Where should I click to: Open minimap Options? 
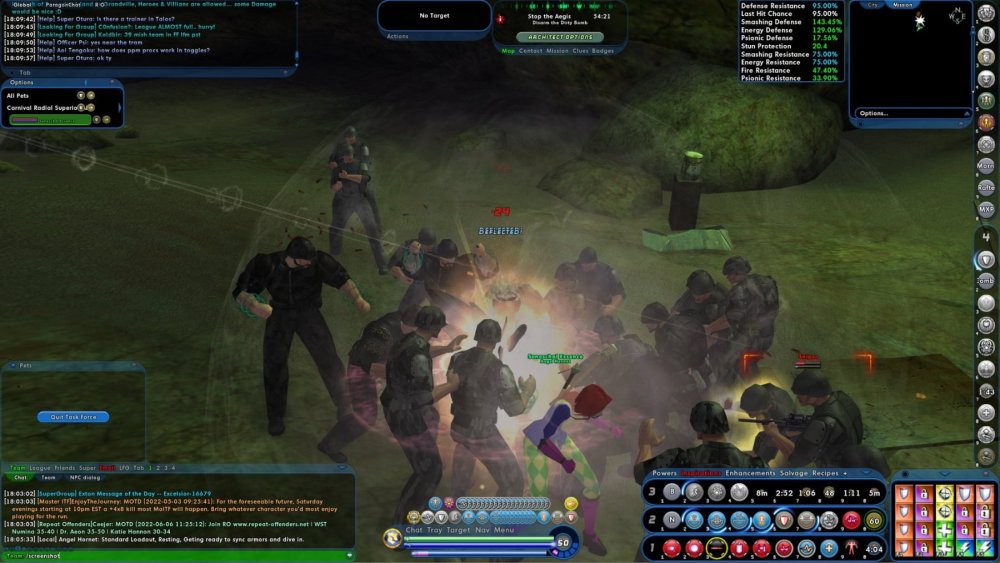(x=873, y=113)
